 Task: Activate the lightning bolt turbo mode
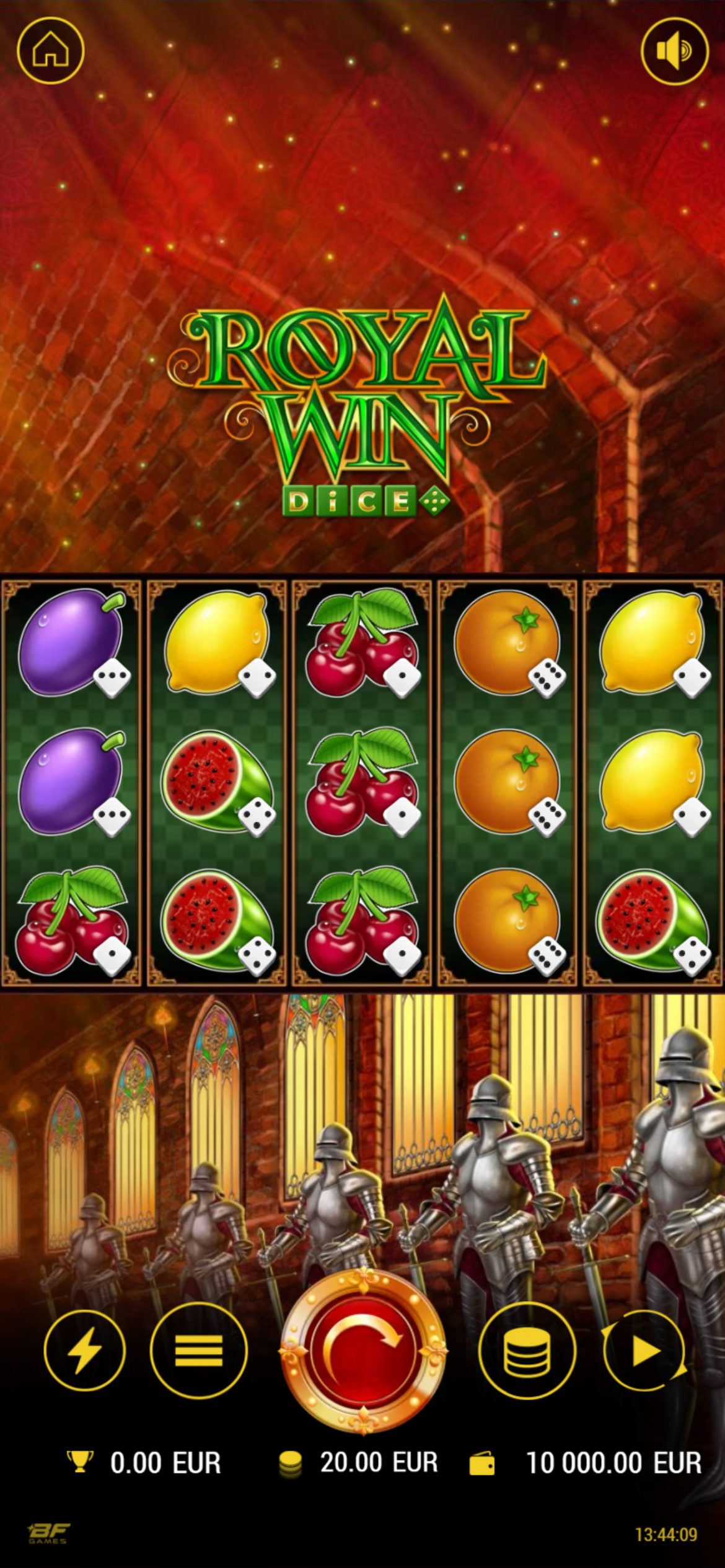[x=84, y=1350]
